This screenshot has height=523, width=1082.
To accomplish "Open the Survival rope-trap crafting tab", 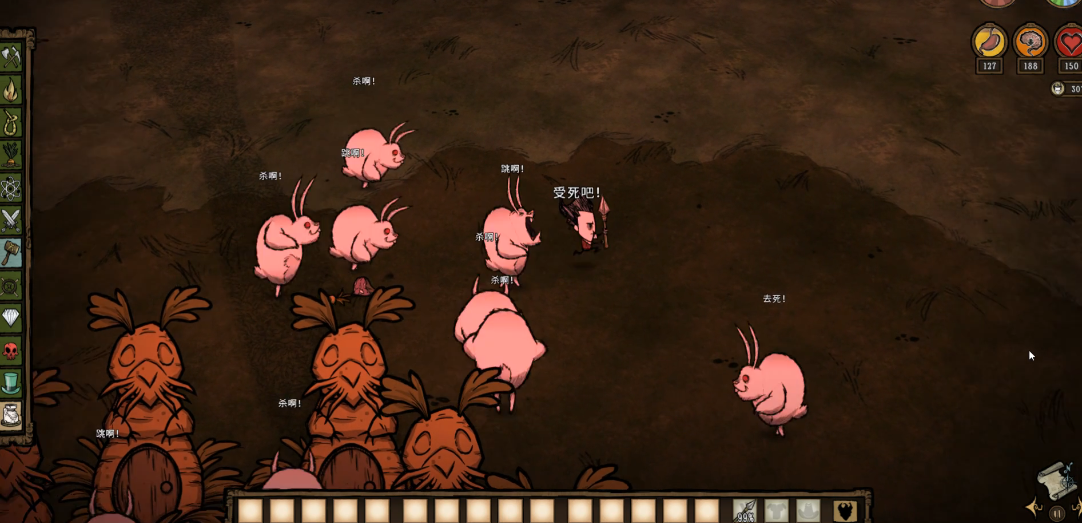I will (x=11, y=123).
